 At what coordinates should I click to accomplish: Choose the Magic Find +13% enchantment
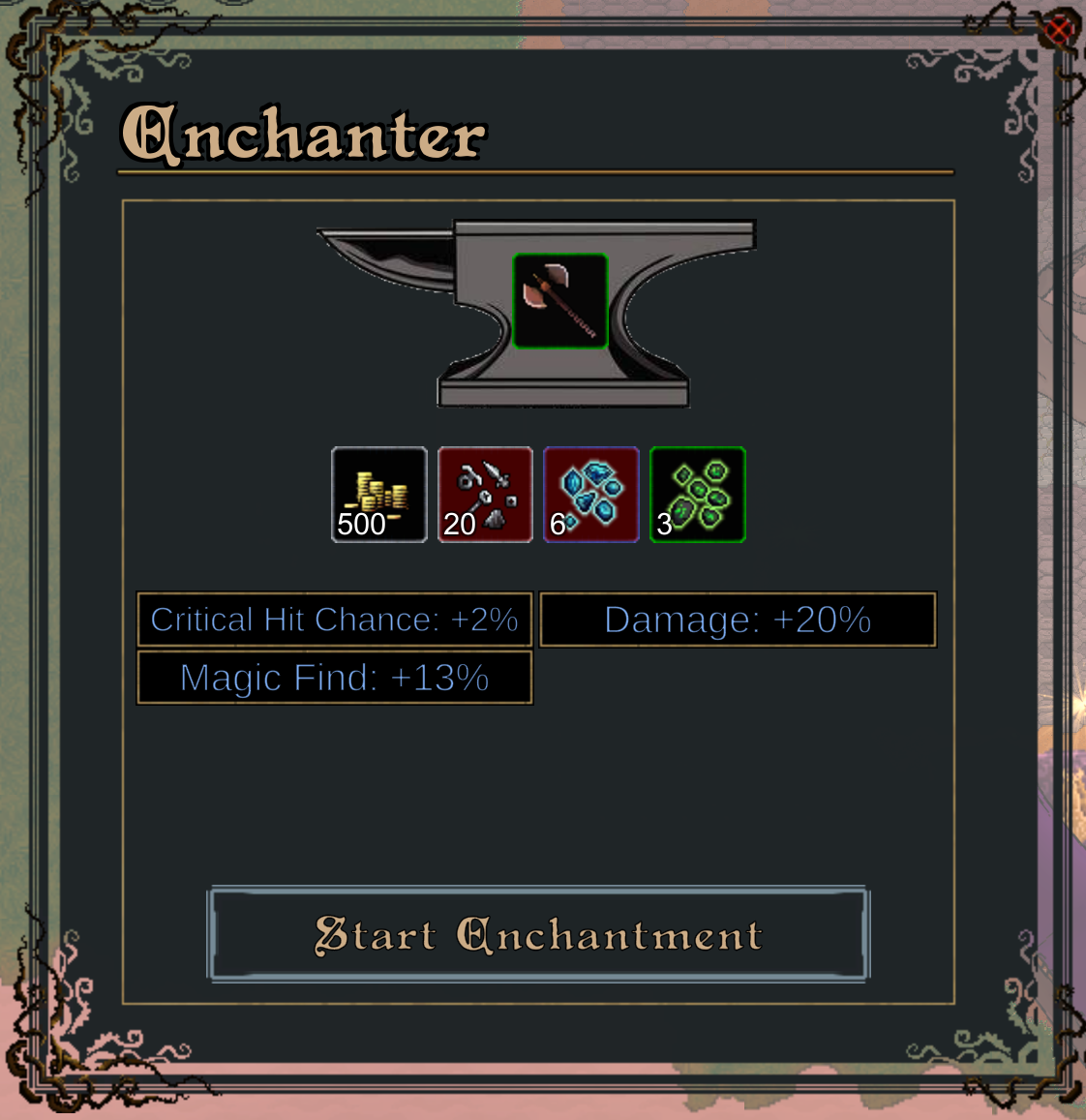click(335, 678)
